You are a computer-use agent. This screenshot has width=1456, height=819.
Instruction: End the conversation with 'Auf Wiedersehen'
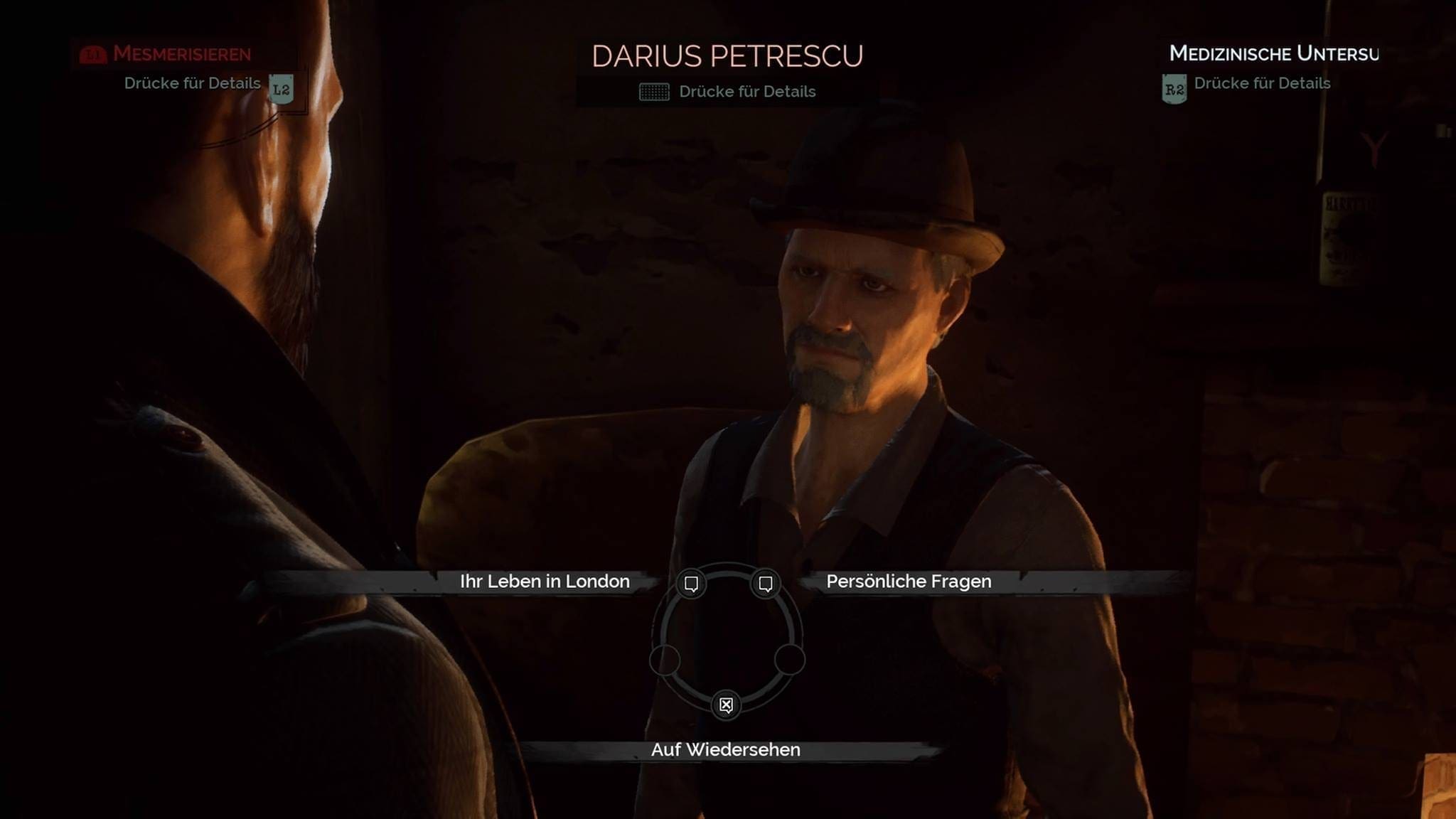pos(725,750)
